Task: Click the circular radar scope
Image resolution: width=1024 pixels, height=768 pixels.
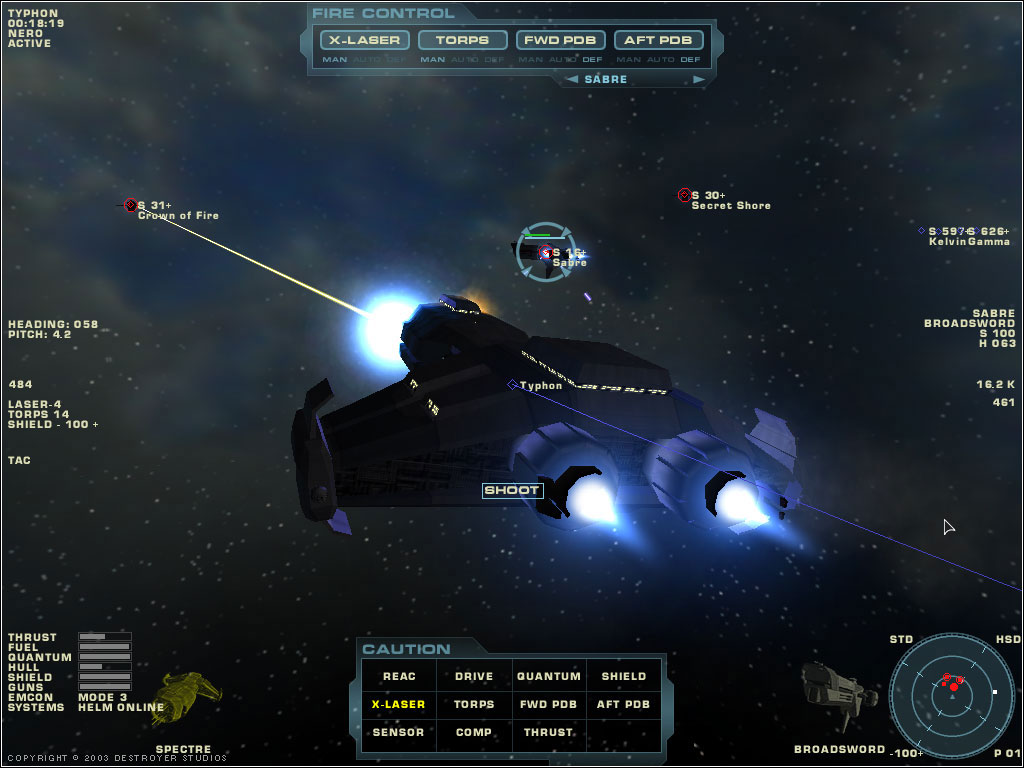Action: pos(950,689)
